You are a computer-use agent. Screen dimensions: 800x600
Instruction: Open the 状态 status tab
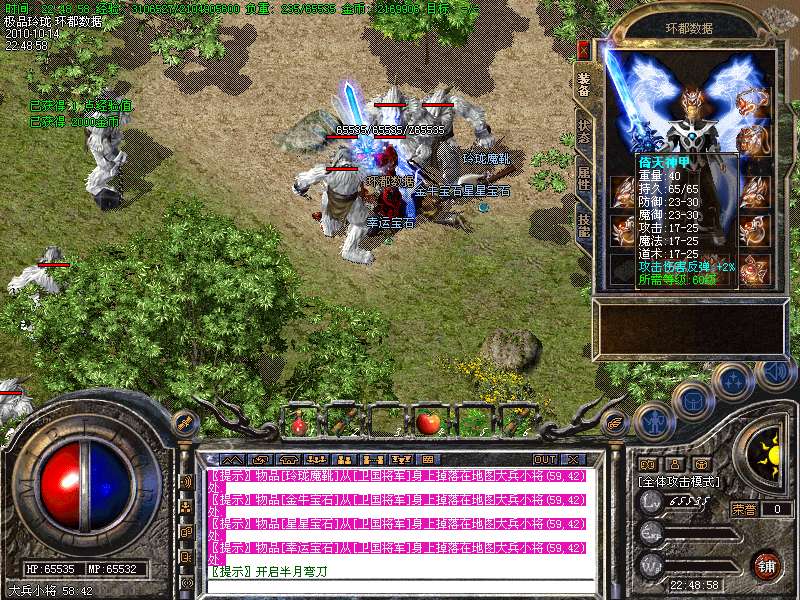click(x=584, y=134)
